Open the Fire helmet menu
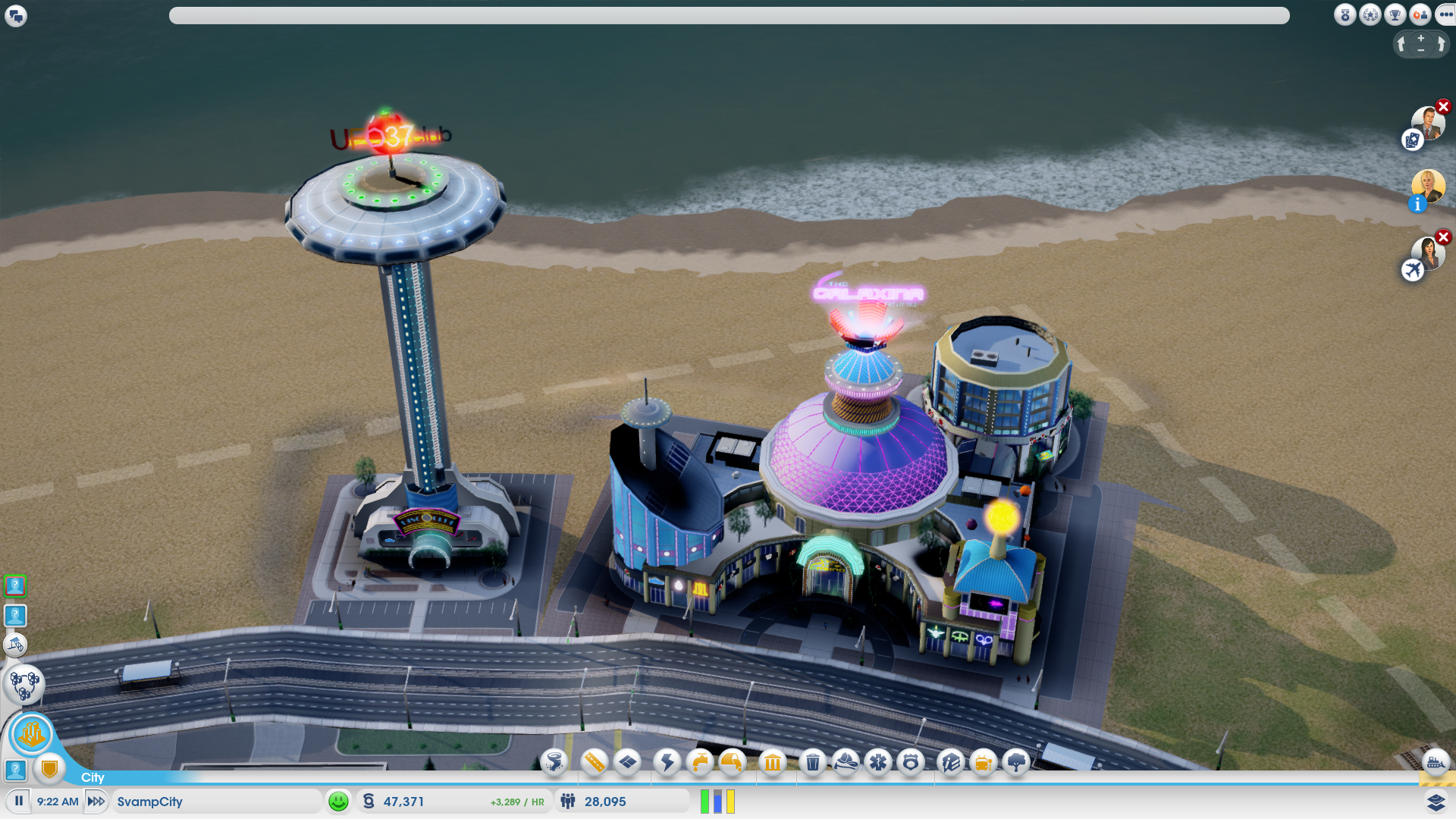Image resolution: width=1456 pixels, height=819 pixels. pos(846,761)
